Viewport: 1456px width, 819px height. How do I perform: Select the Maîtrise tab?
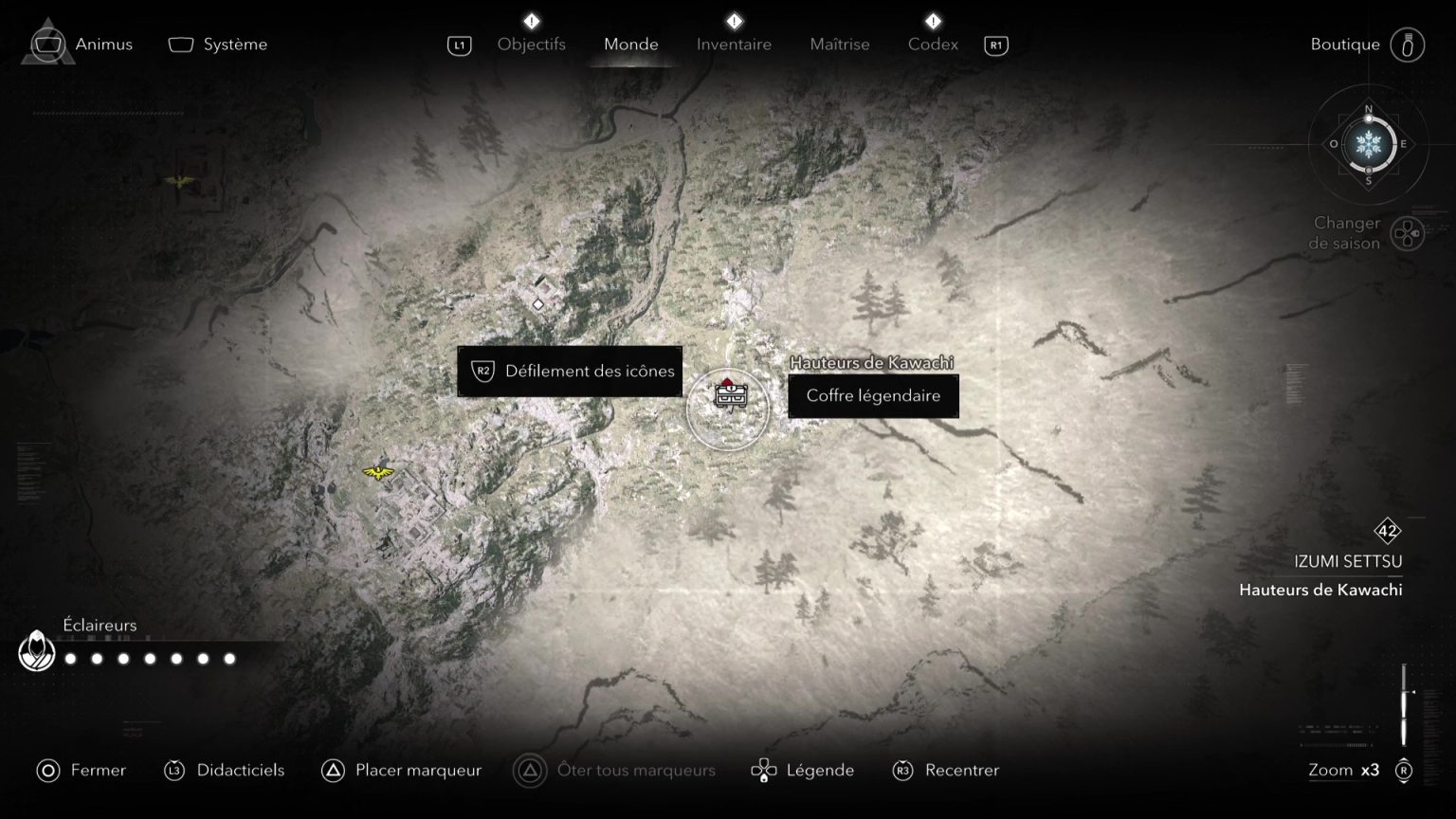pos(839,44)
